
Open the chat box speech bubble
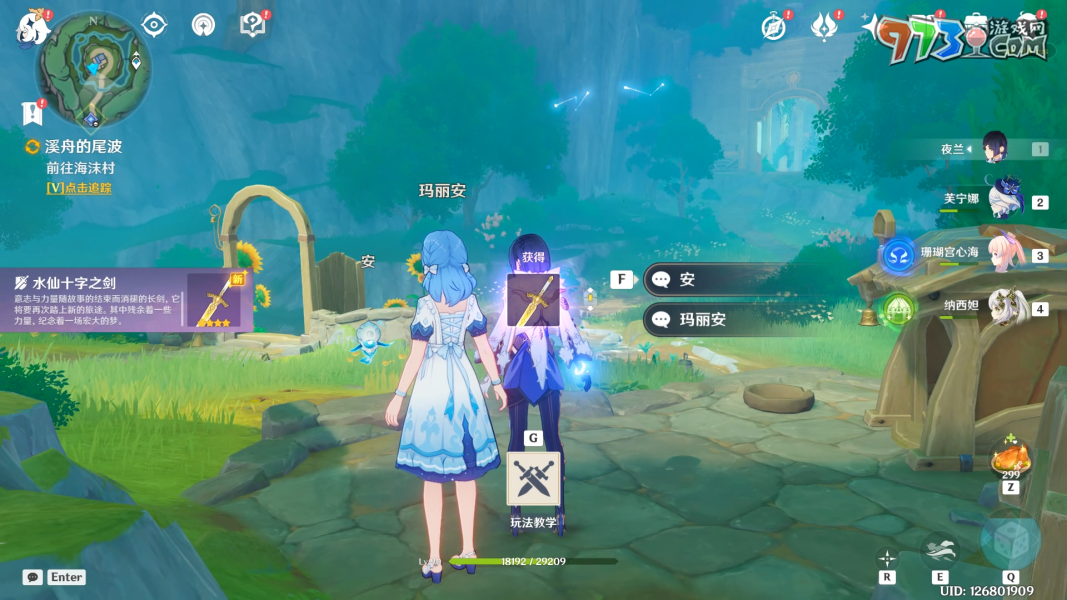(33, 577)
